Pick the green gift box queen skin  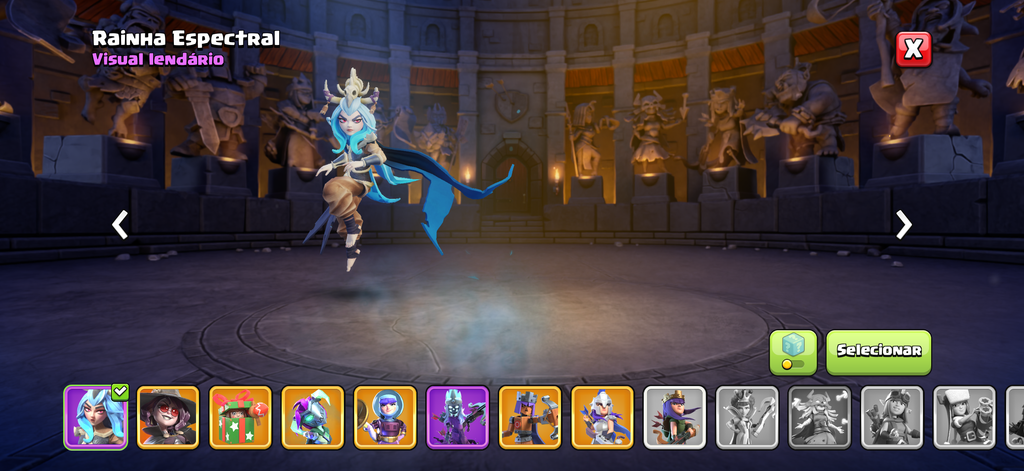click(240, 417)
